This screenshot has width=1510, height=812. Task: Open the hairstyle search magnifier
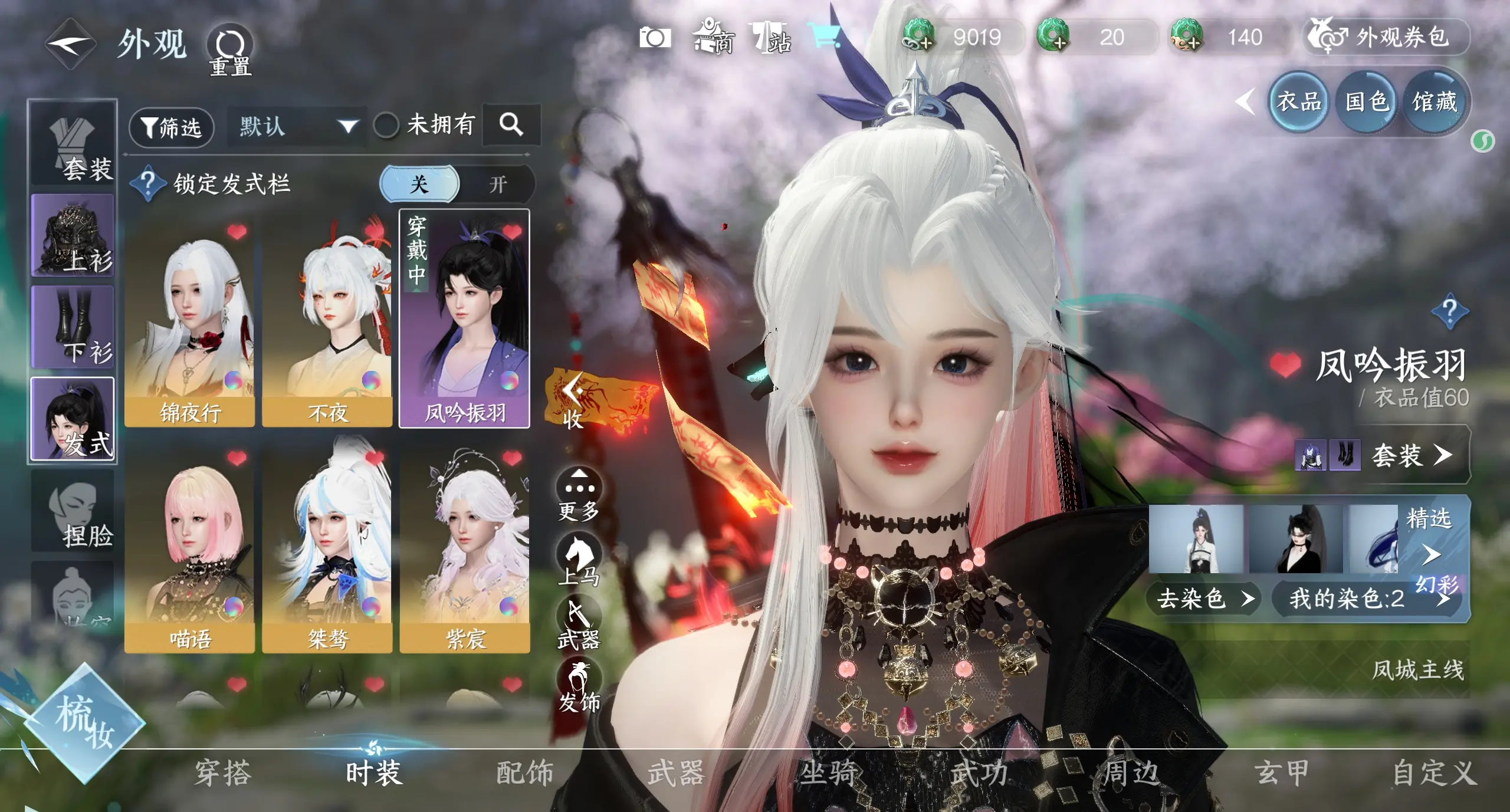point(511,124)
